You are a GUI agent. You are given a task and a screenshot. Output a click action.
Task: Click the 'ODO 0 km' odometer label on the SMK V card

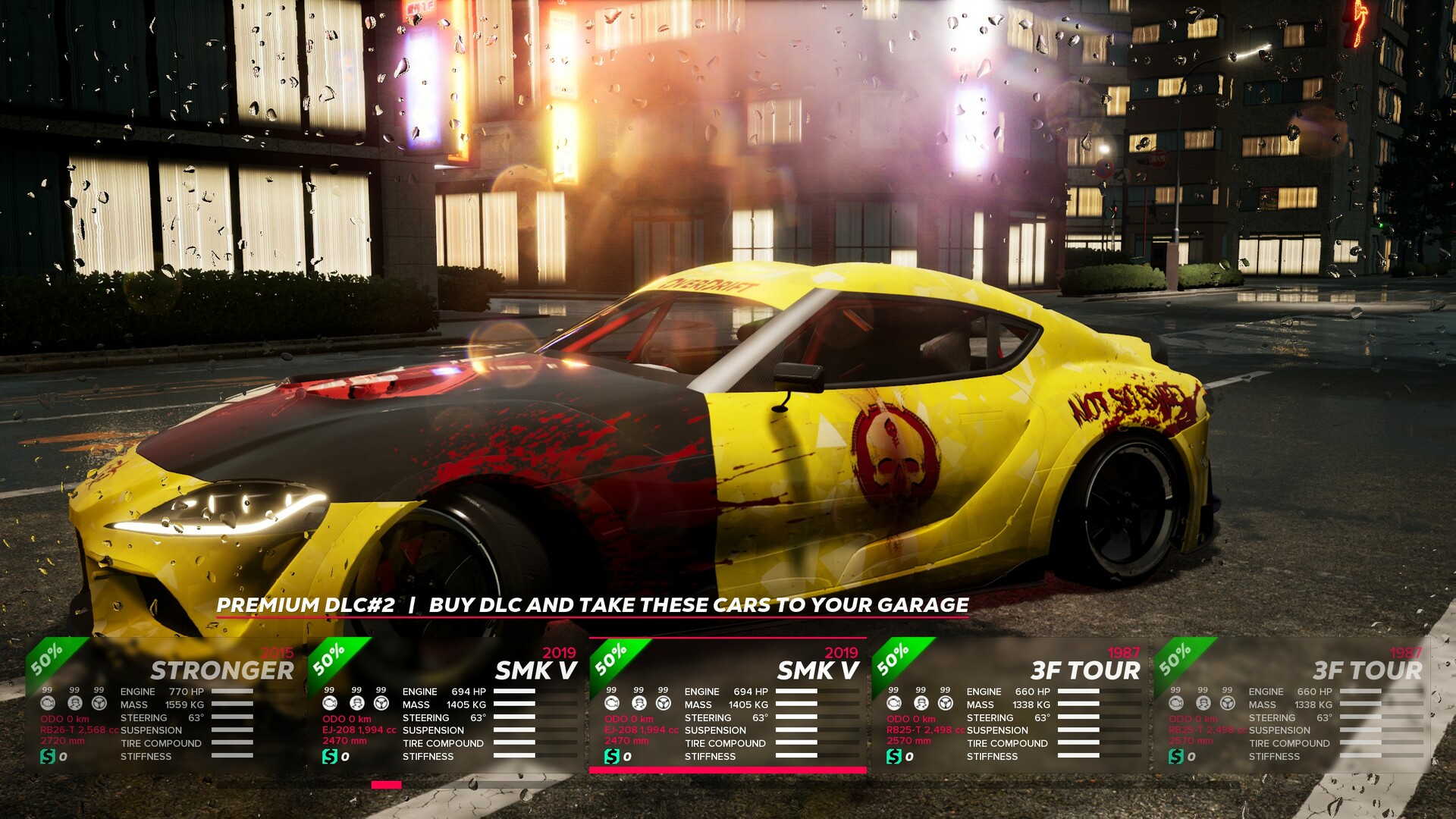(629, 717)
